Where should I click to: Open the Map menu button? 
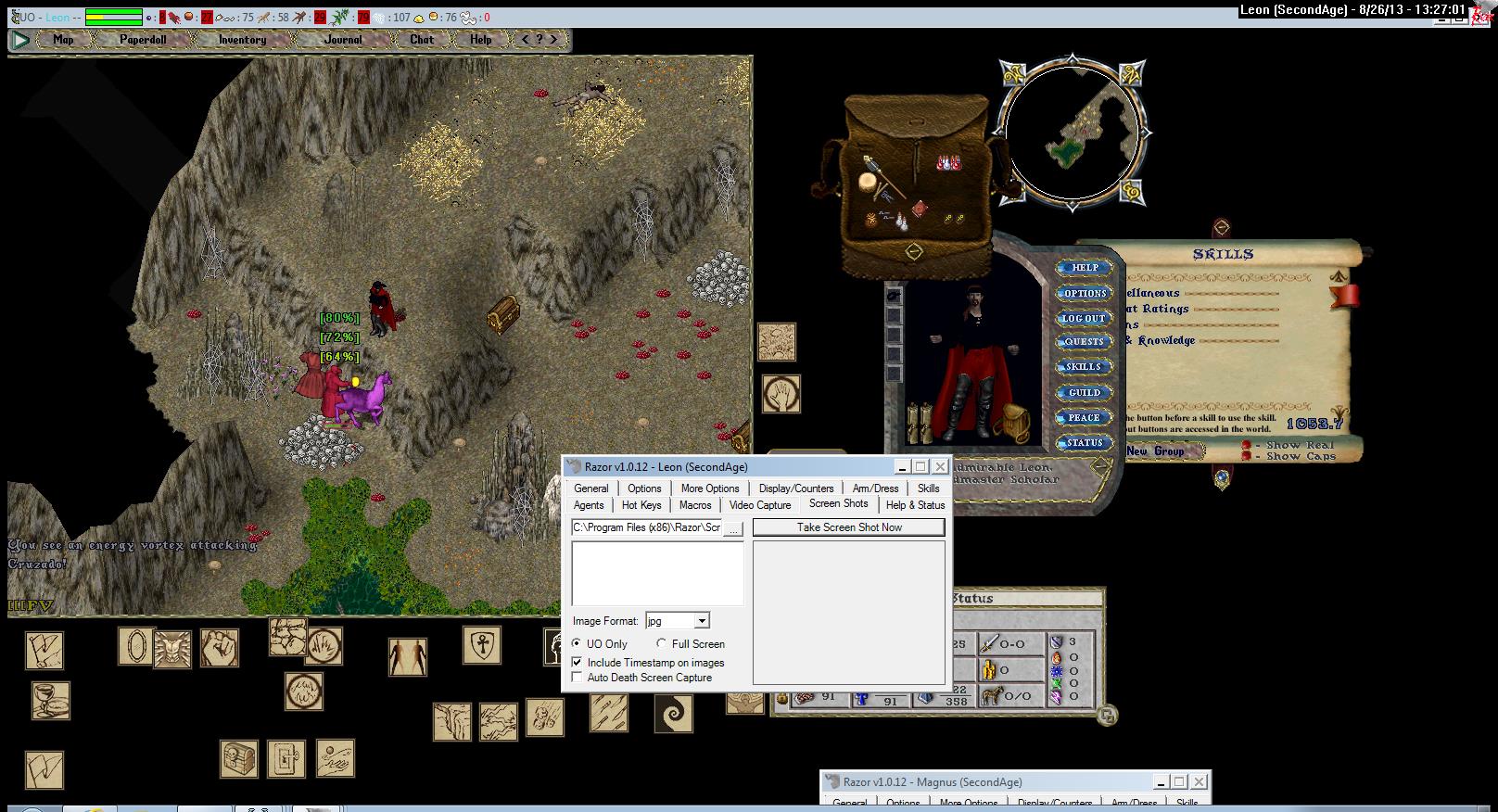[63, 40]
